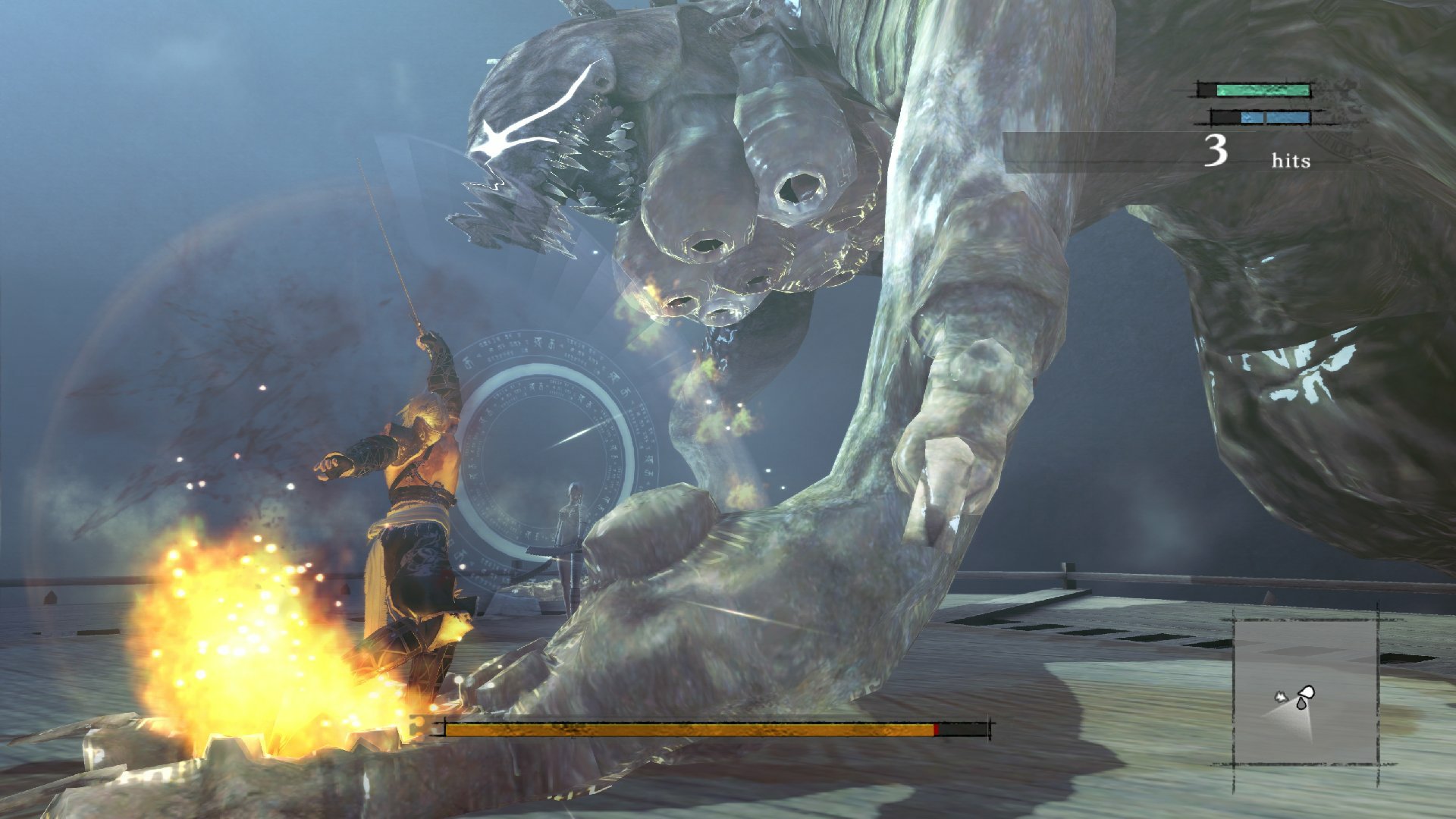Click the 'hits' label text
Viewport: 1456px width, 819px height.
click(x=1291, y=161)
